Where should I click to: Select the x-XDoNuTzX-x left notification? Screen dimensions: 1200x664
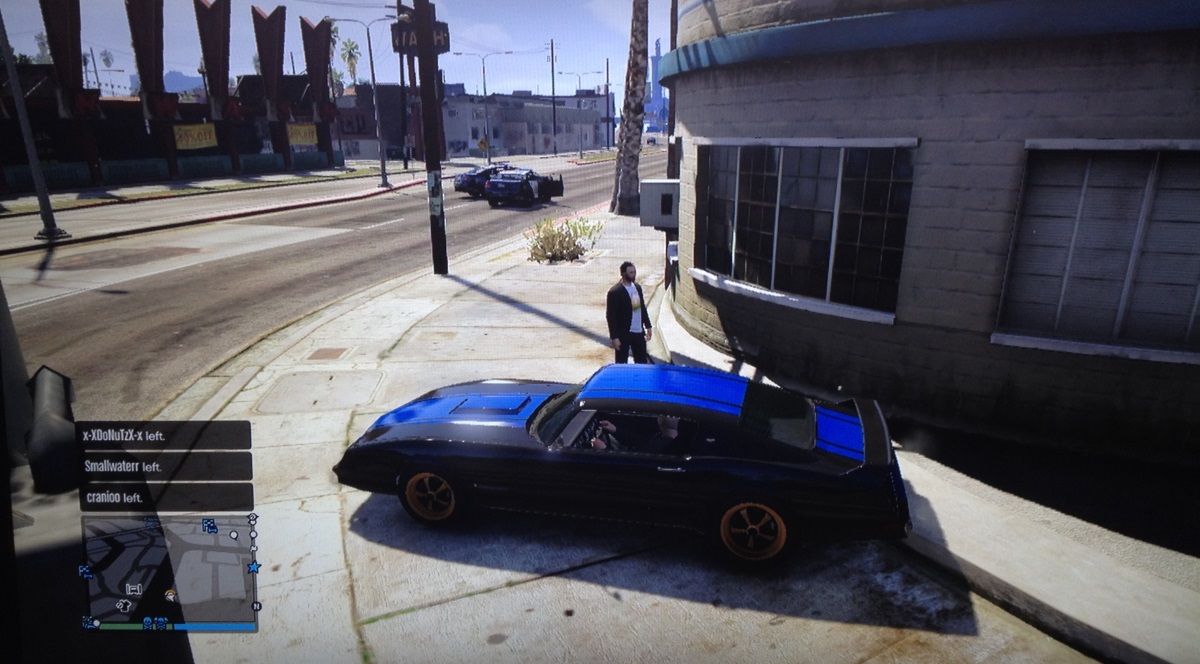click(x=164, y=435)
